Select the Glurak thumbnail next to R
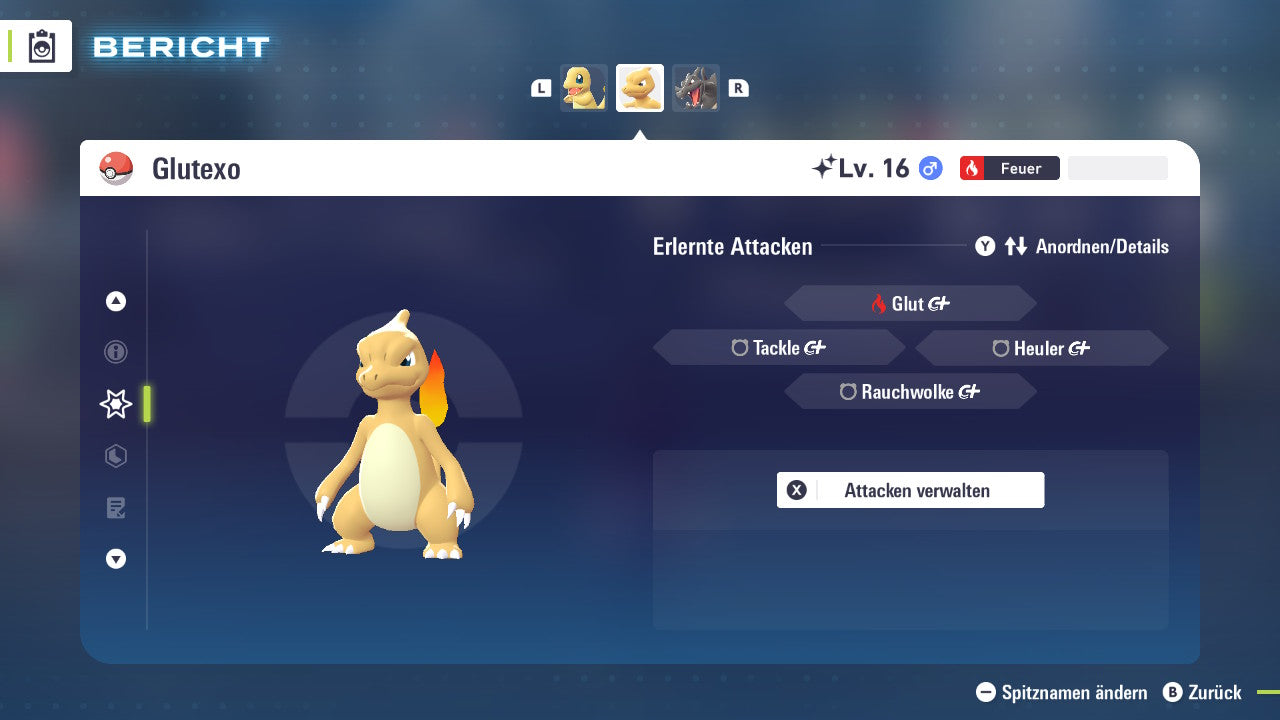 click(x=696, y=87)
